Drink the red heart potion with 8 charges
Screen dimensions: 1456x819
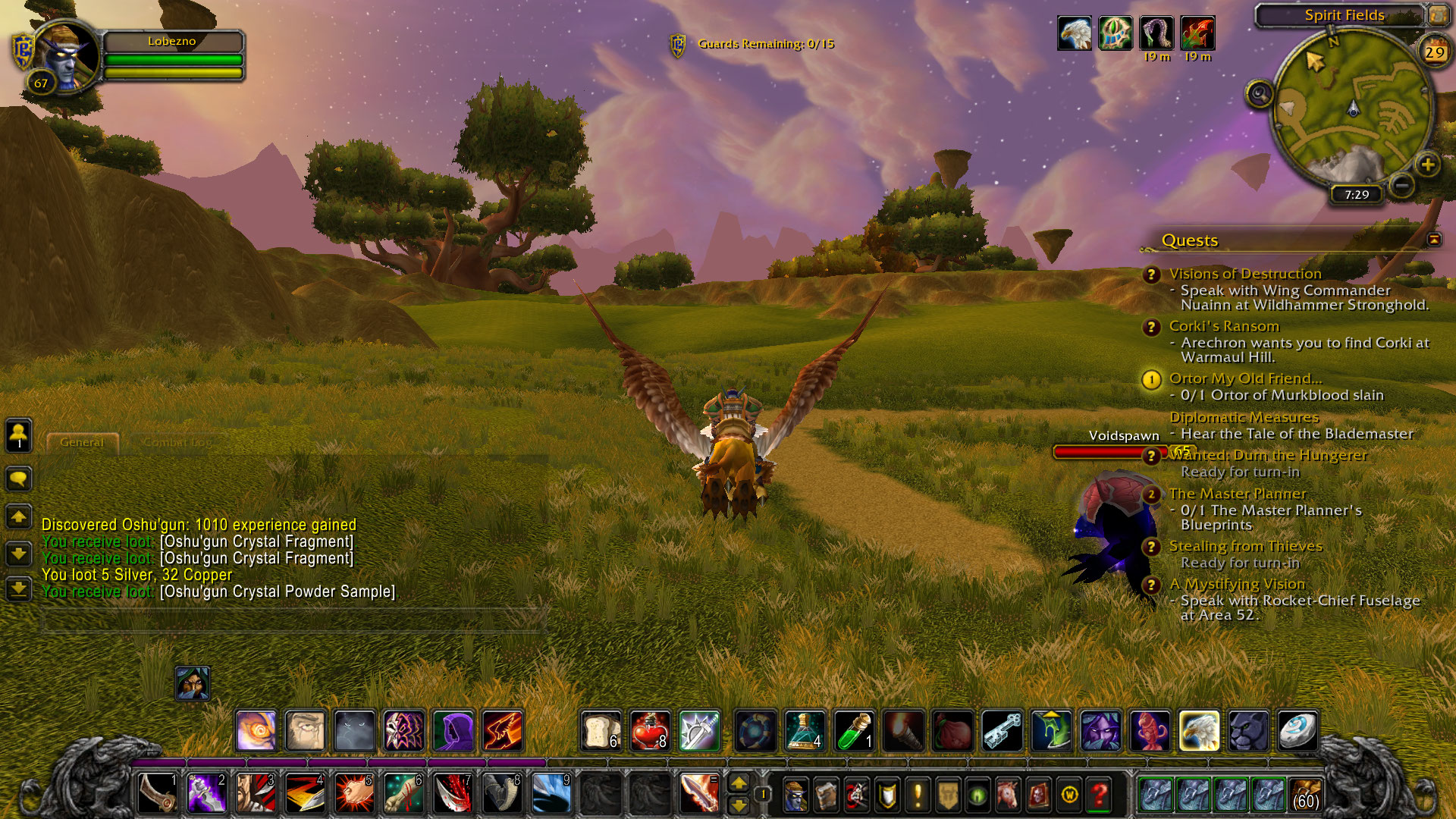point(649,731)
